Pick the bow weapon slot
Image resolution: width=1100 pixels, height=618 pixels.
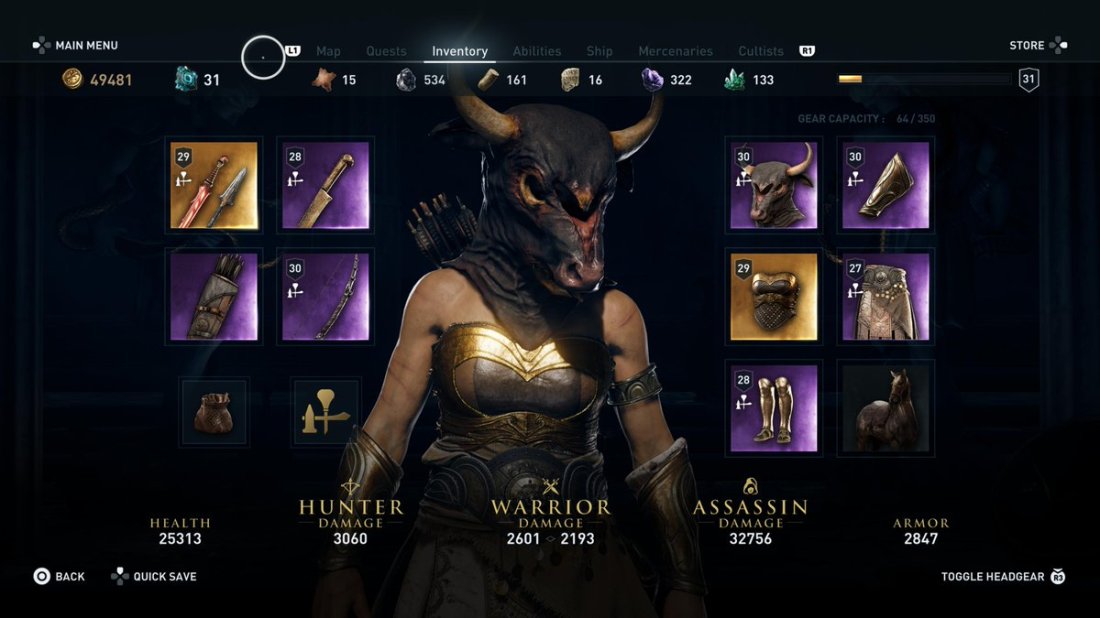(325, 296)
